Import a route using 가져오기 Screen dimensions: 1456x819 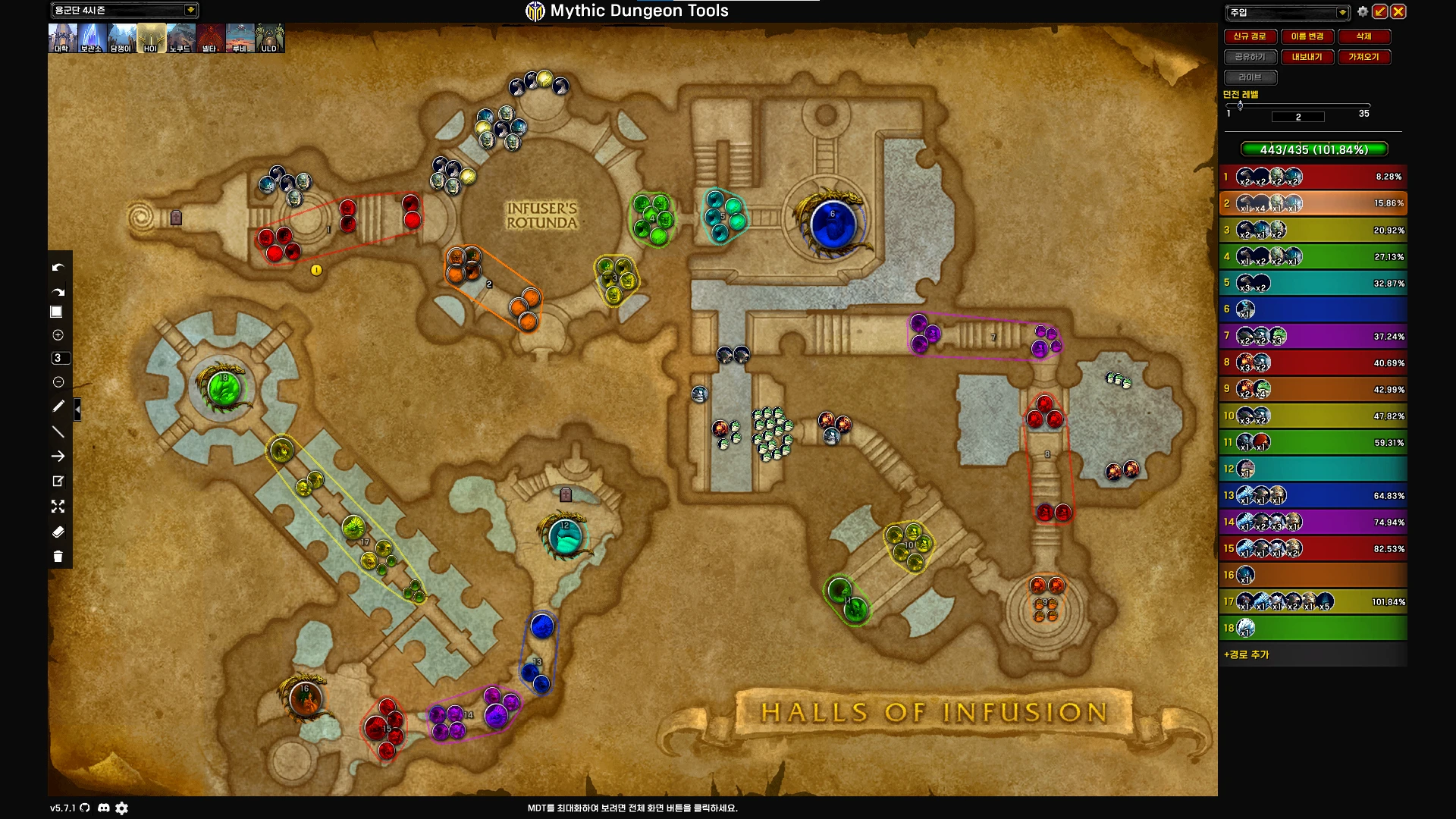click(x=1363, y=57)
